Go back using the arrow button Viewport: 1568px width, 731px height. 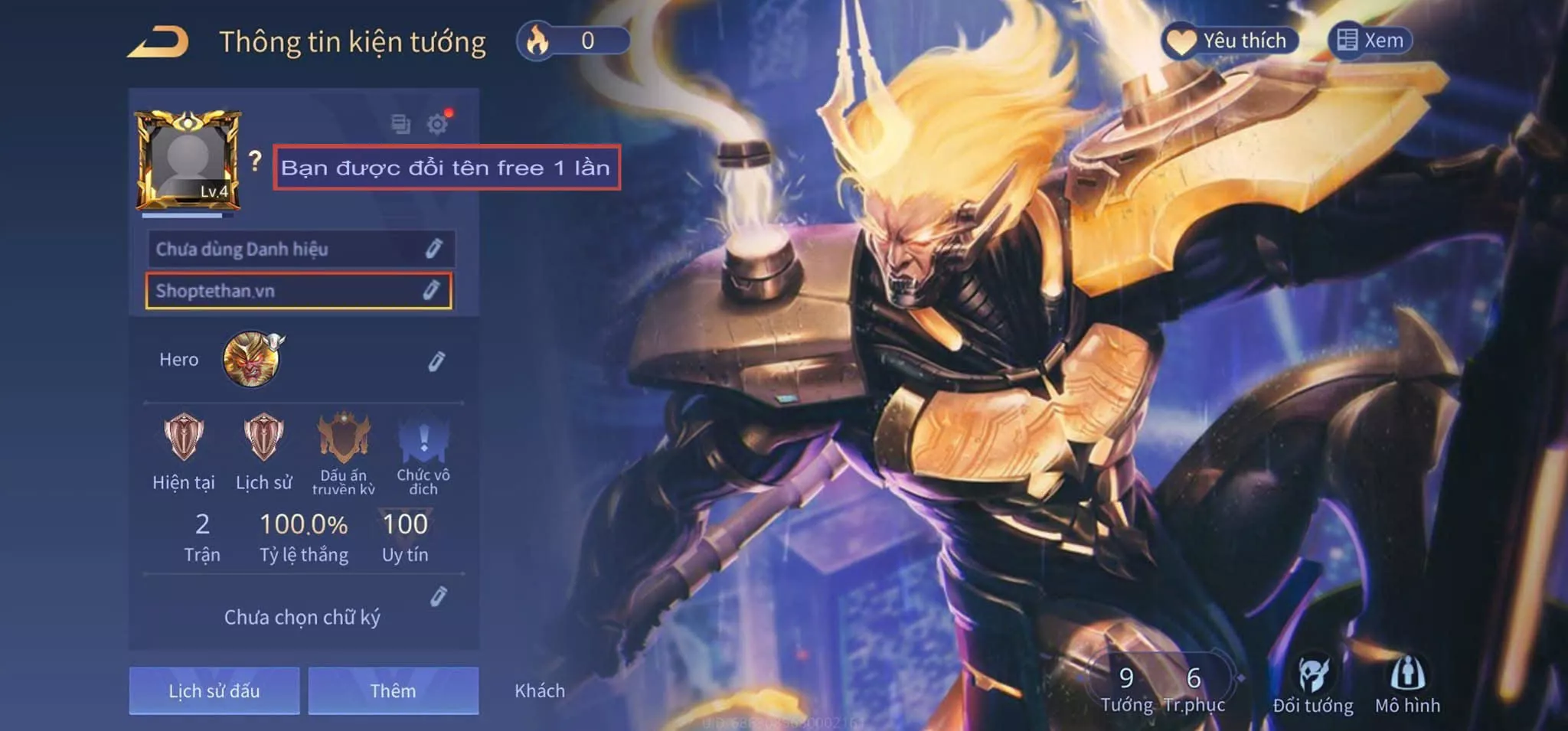[158, 42]
